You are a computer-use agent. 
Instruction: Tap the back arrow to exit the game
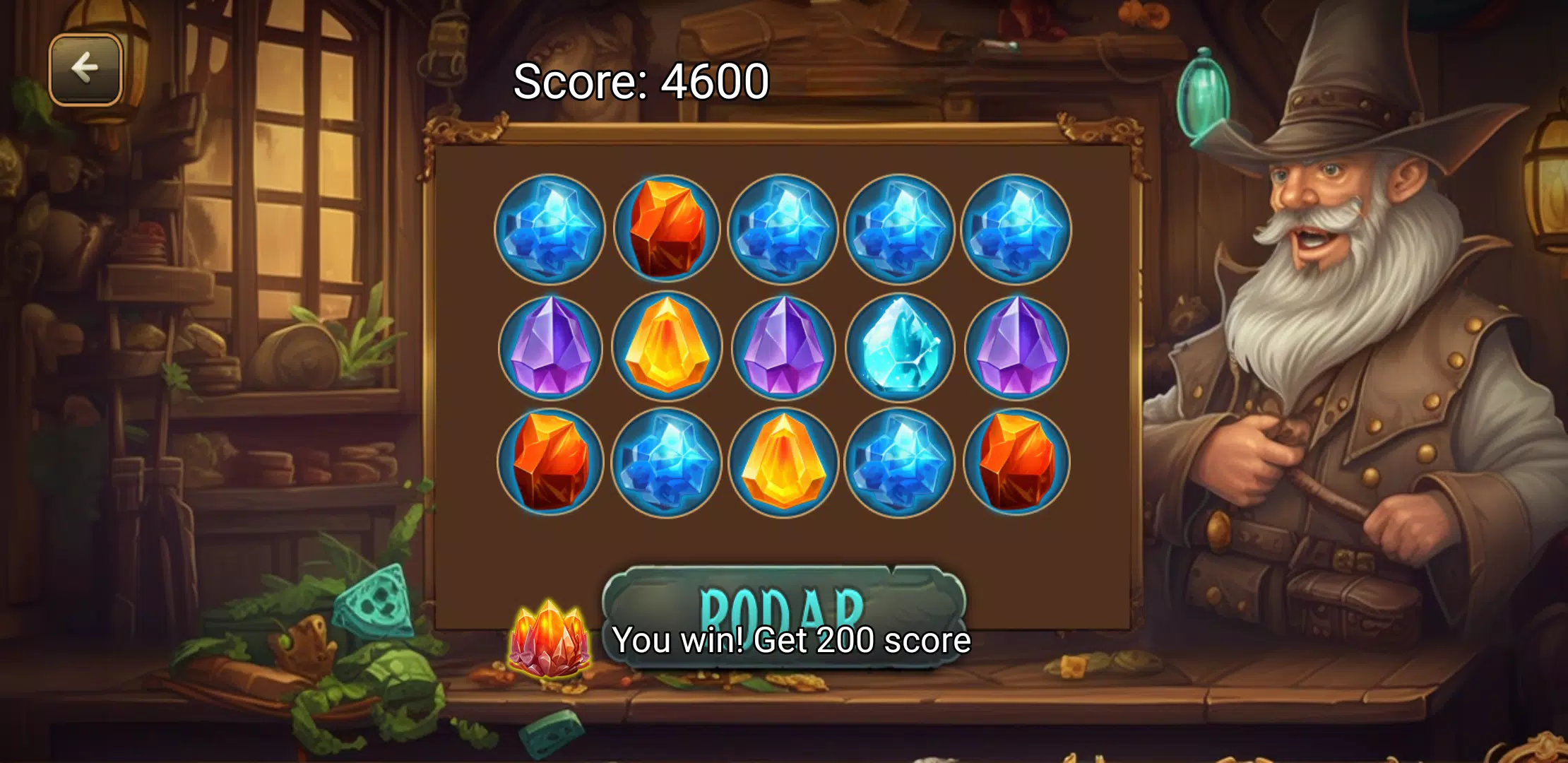pyautogui.click(x=85, y=67)
